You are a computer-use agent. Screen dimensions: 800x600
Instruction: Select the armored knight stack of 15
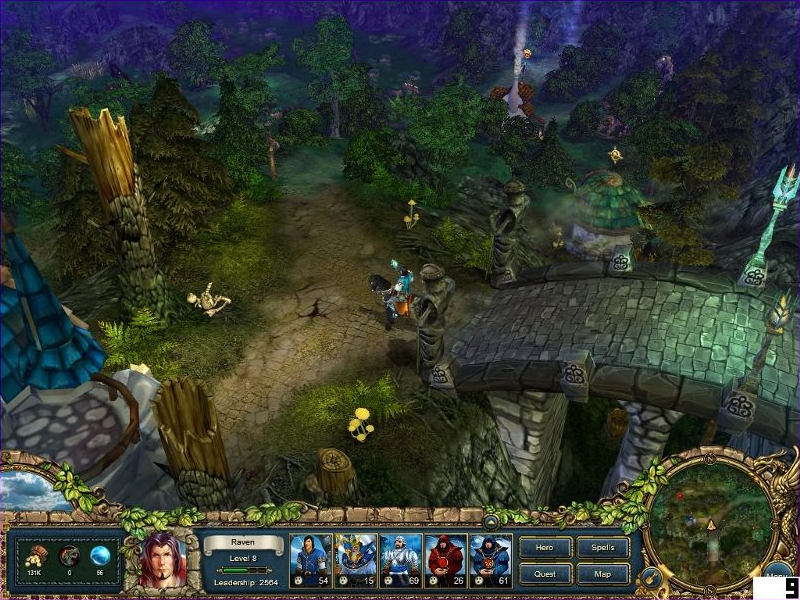(x=355, y=560)
